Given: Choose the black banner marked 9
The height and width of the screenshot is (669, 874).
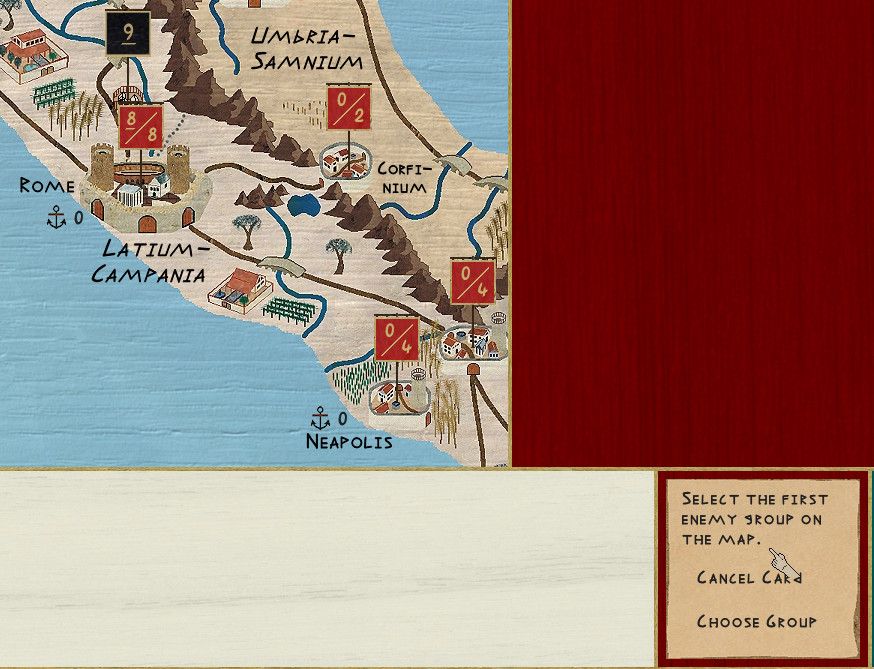Looking at the screenshot, I should 128,32.
